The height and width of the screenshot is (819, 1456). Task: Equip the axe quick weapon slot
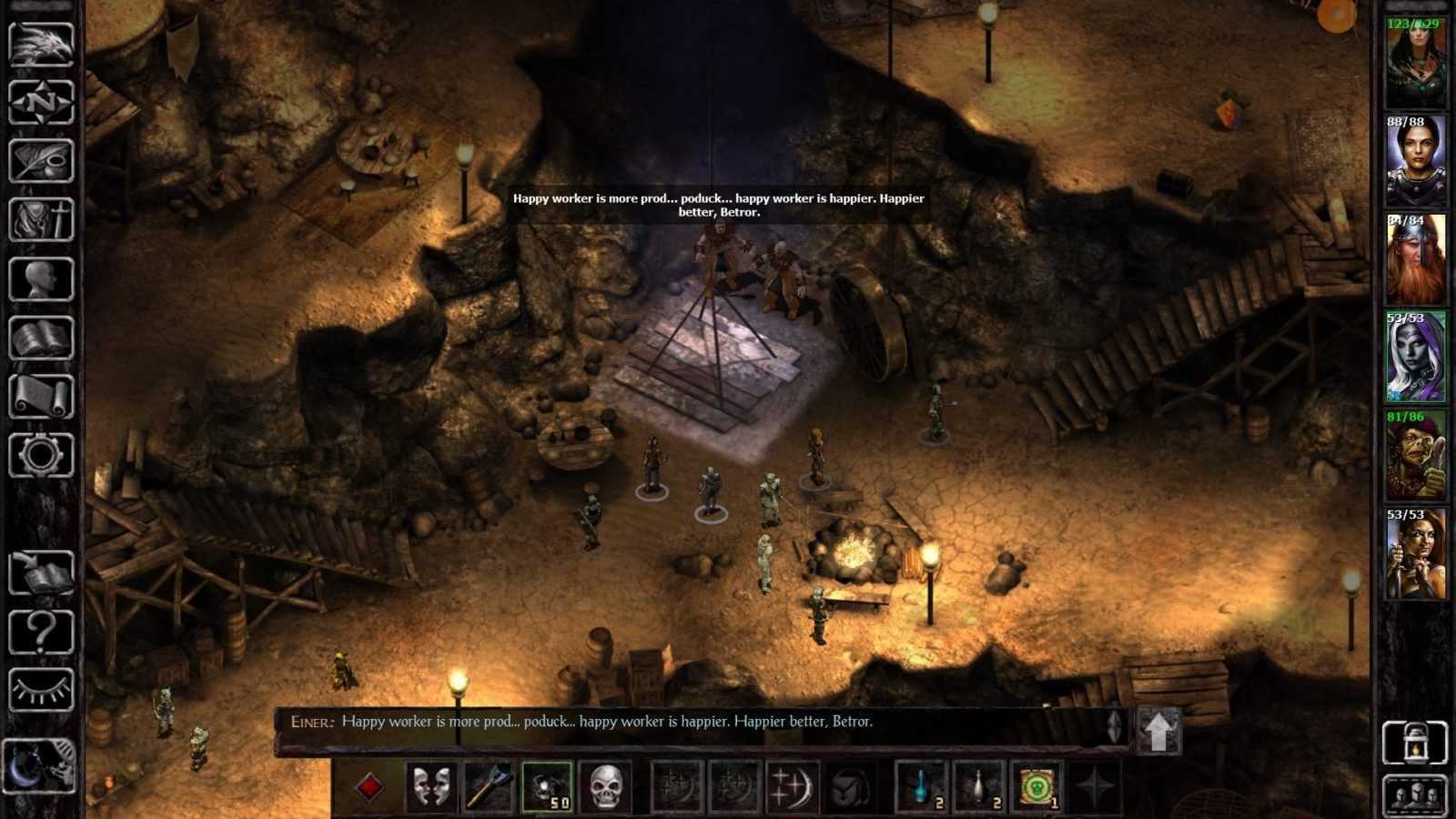point(489,786)
